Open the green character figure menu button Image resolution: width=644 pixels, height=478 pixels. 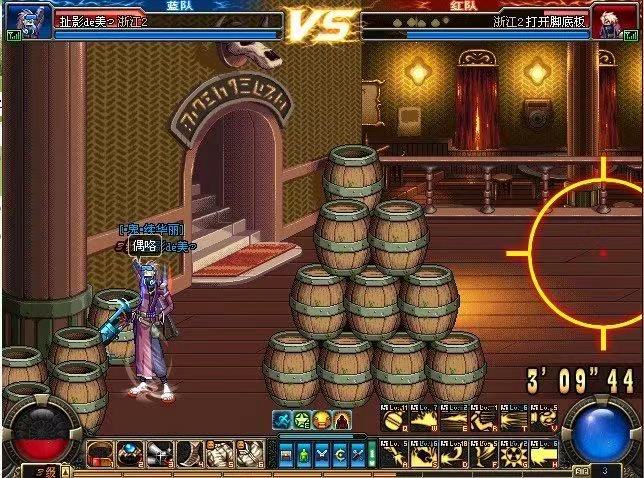305,453
